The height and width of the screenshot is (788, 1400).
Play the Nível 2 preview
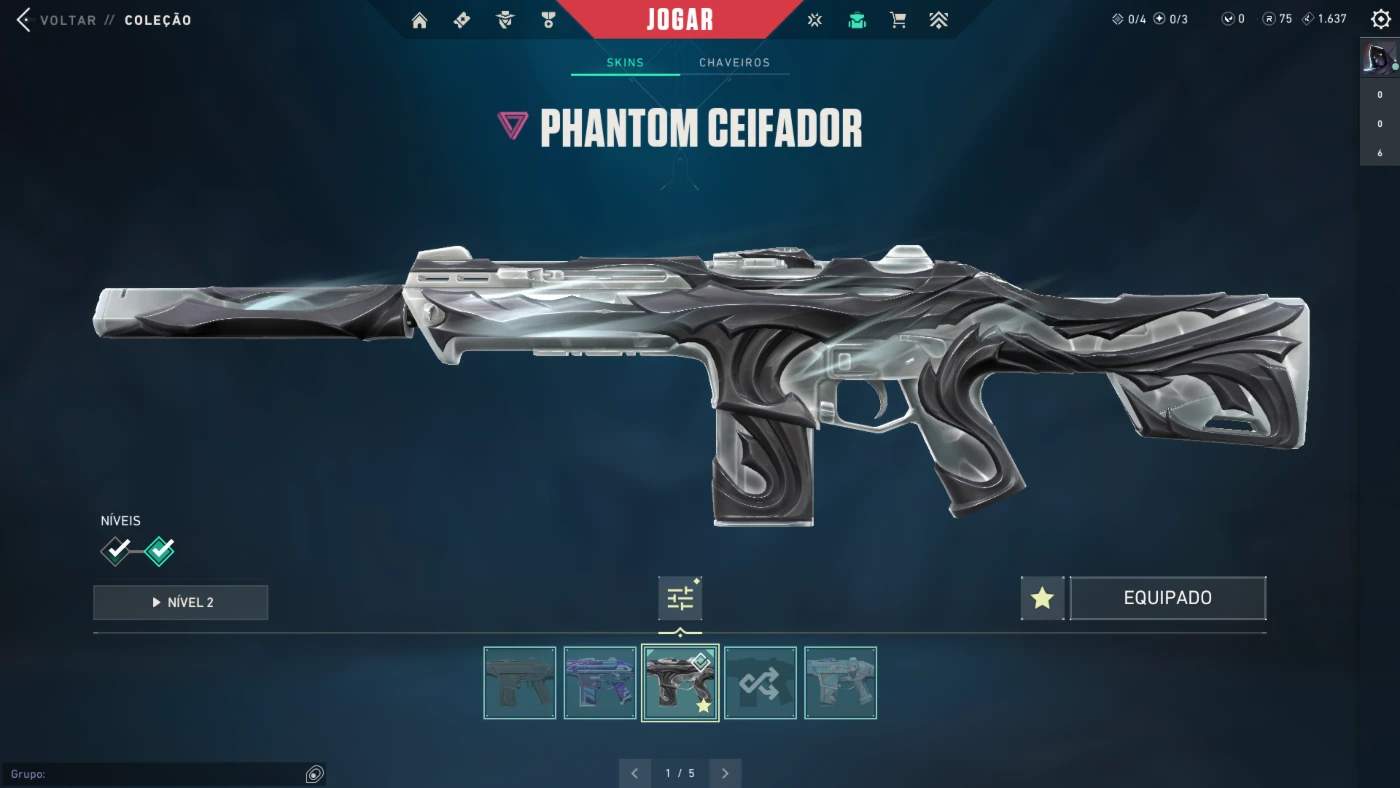tap(181, 602)
